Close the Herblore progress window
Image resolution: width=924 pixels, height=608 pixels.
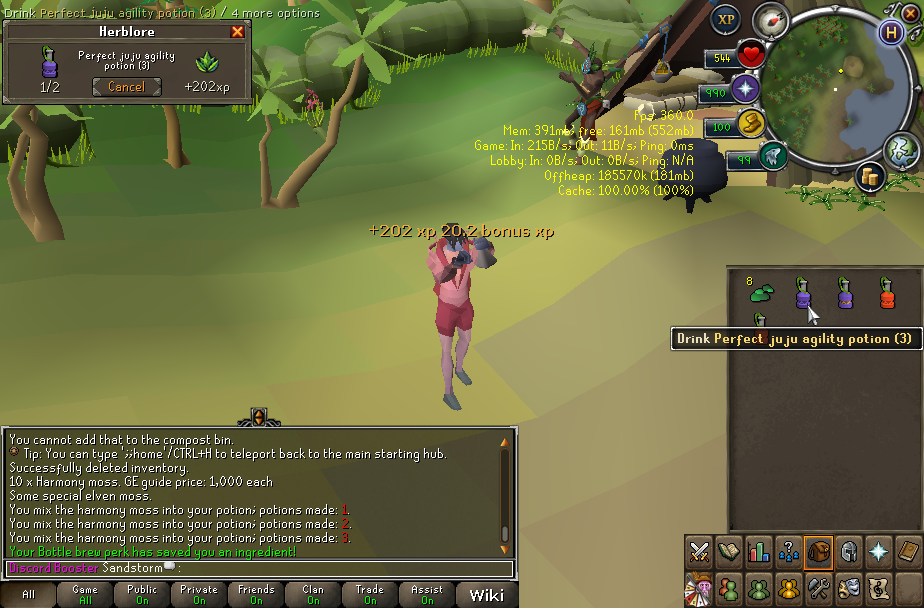pyautogui.click(x=237, y=31)
